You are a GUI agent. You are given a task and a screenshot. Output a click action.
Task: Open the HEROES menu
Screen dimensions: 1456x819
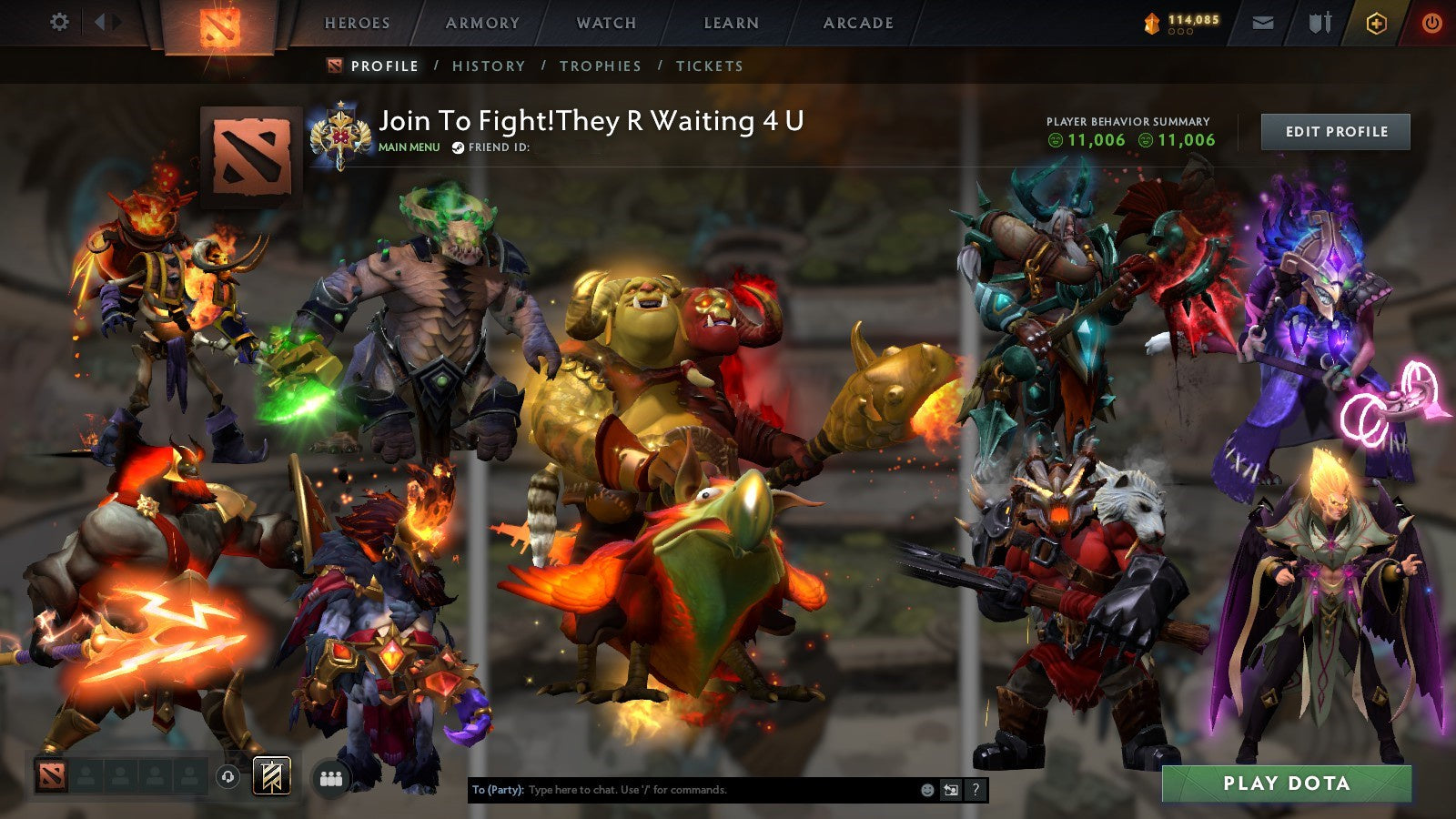(357, 24)
